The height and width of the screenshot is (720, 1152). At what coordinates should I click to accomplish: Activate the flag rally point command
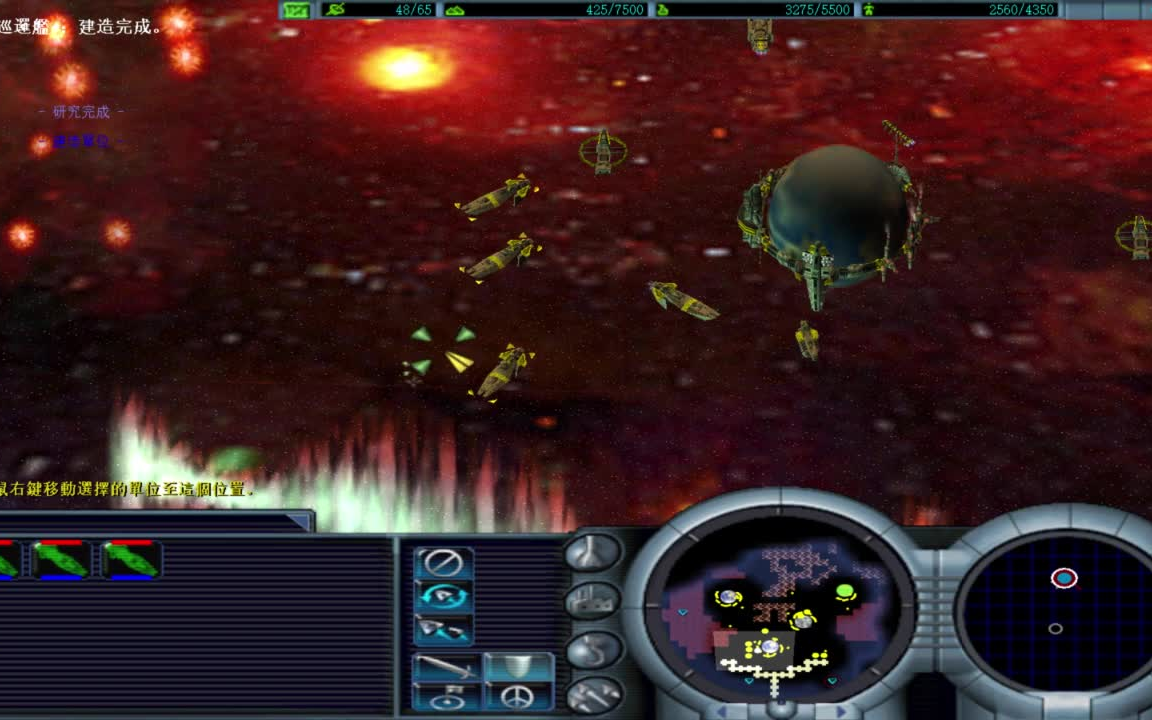(x=446, y=697)
